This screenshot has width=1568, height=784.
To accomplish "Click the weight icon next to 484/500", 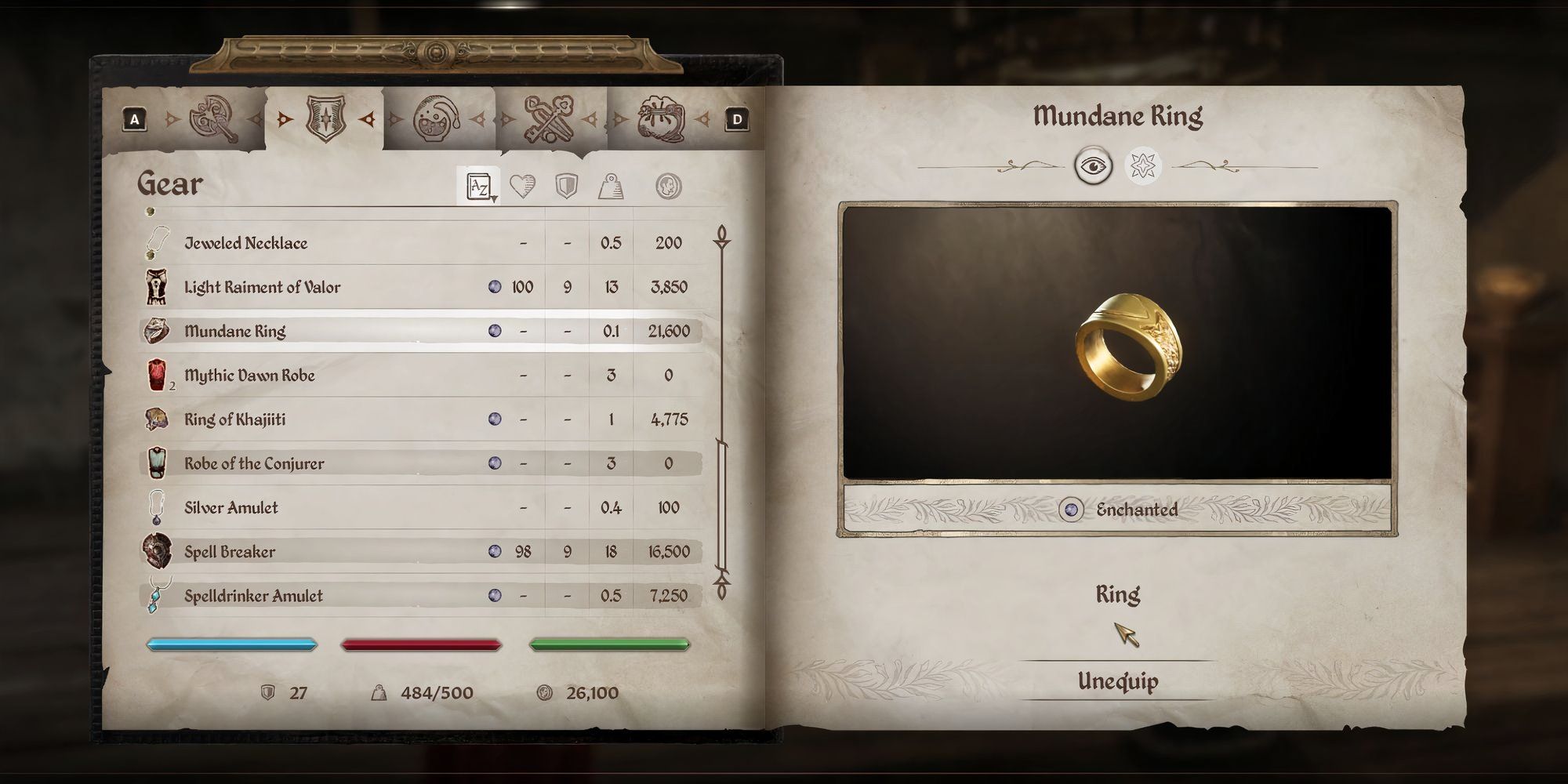I will [x=378, y=693].
